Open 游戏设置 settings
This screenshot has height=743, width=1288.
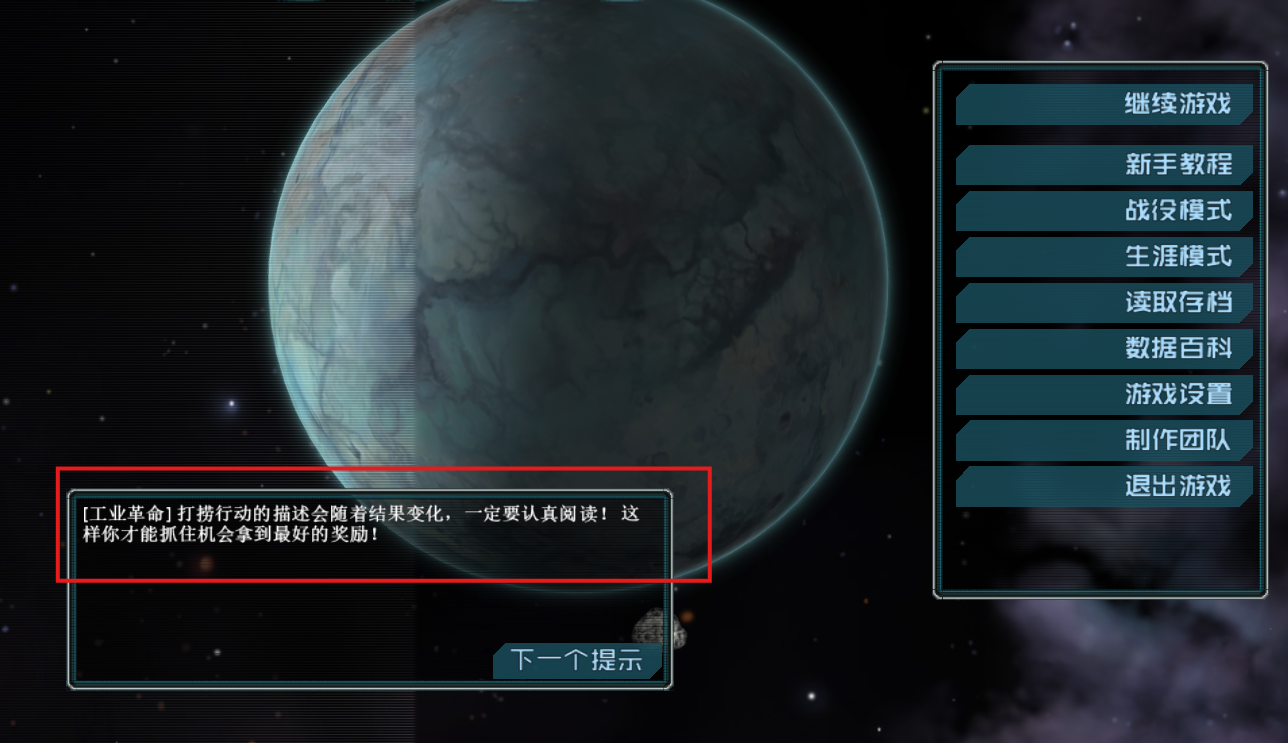click(1103, 395)
